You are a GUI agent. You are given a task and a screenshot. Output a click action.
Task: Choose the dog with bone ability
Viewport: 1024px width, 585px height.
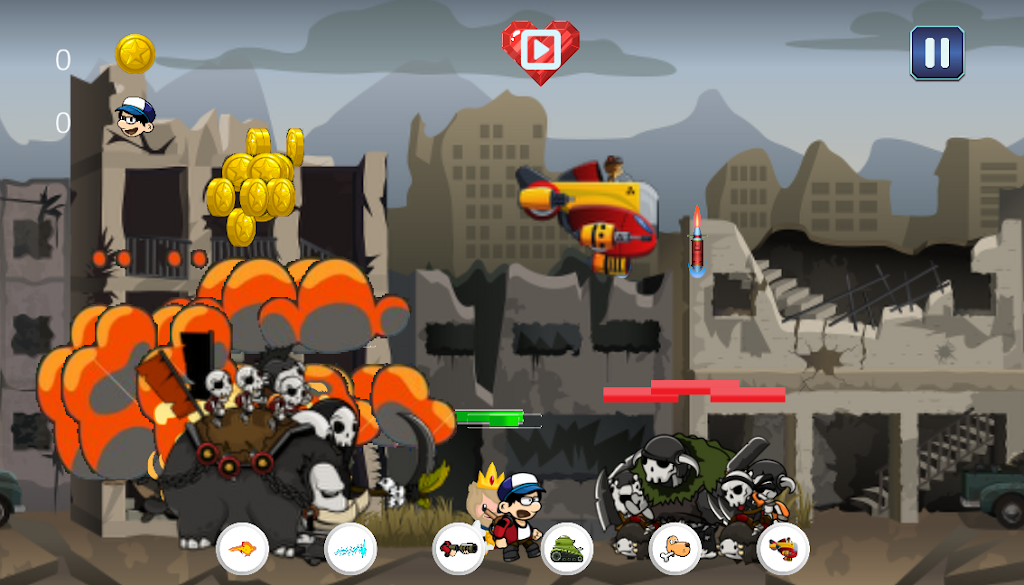pos(675,549)
